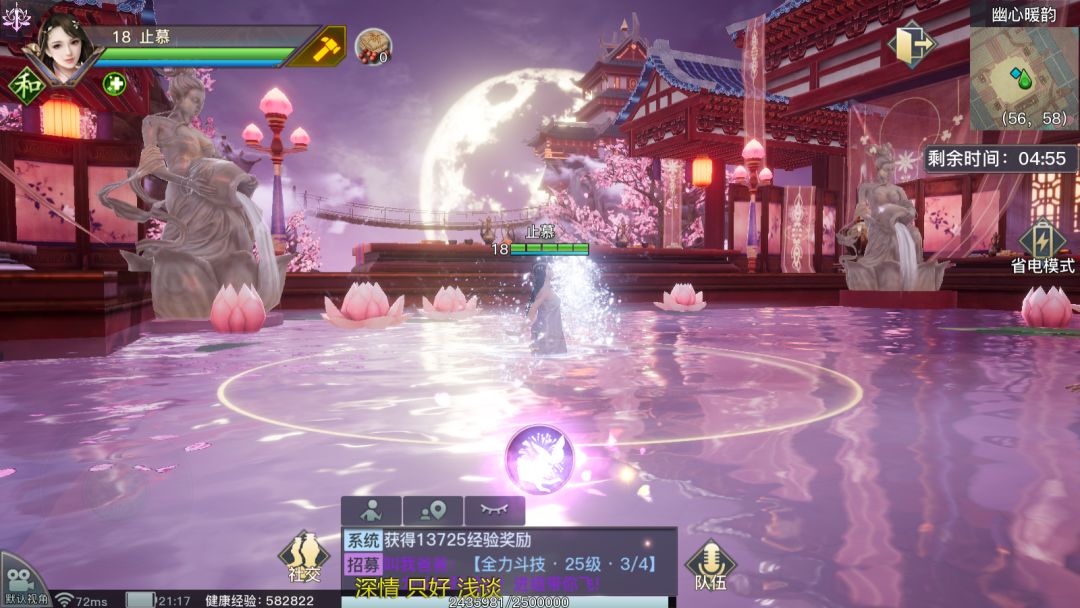Activate 队伍 team voice microphone
Viewport: 1080px width, 608px height.
pyautogui.click(x=710, y=563)
